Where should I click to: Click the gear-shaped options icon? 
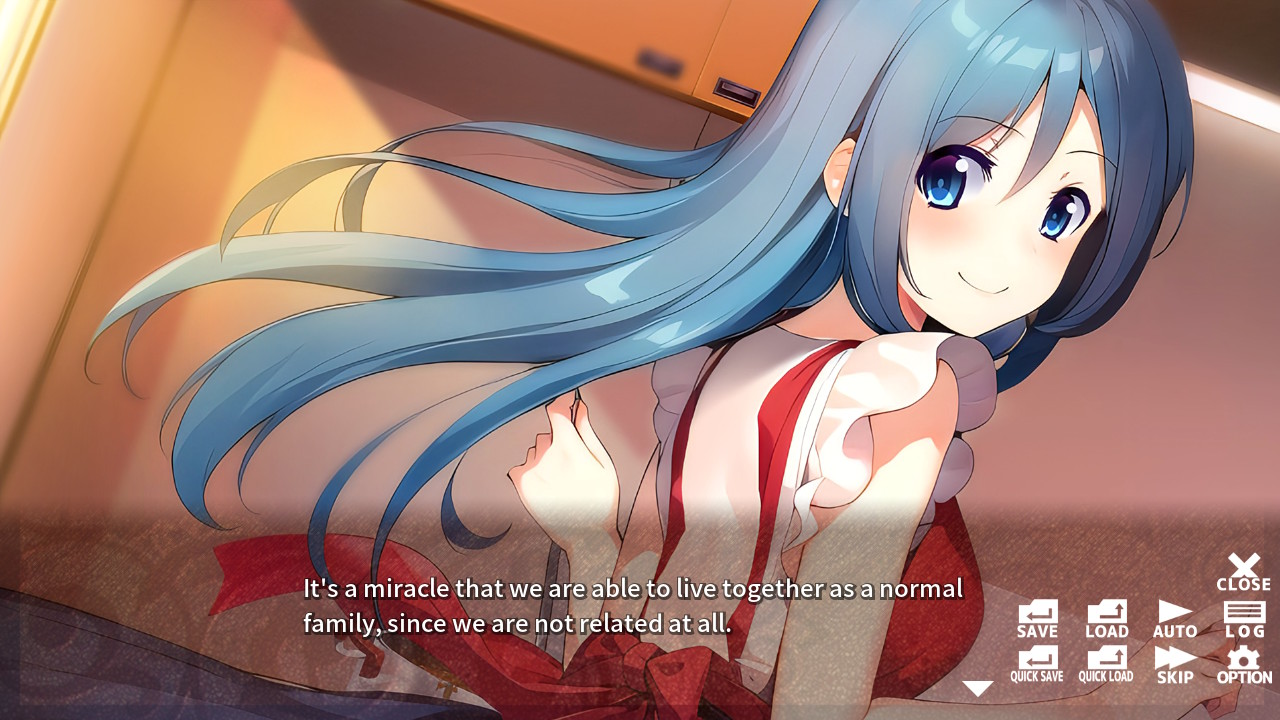pyautogui.click(x=1243, y=656)
